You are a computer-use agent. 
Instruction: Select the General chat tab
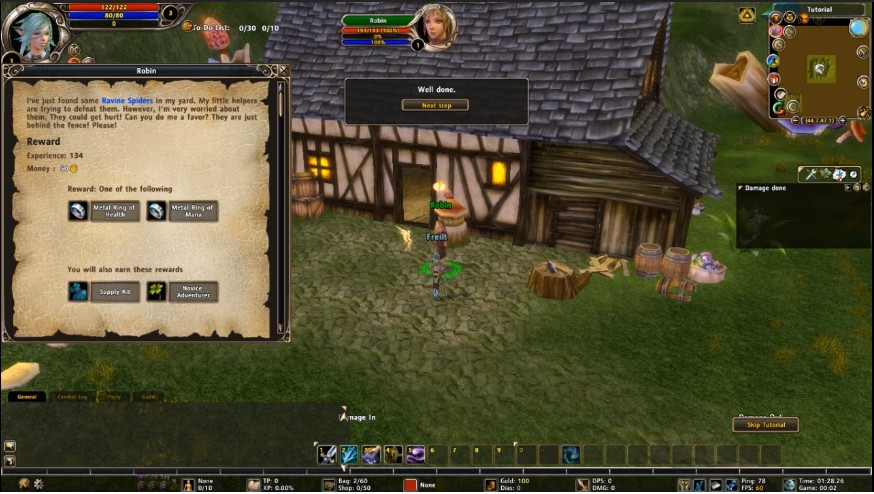27,397
